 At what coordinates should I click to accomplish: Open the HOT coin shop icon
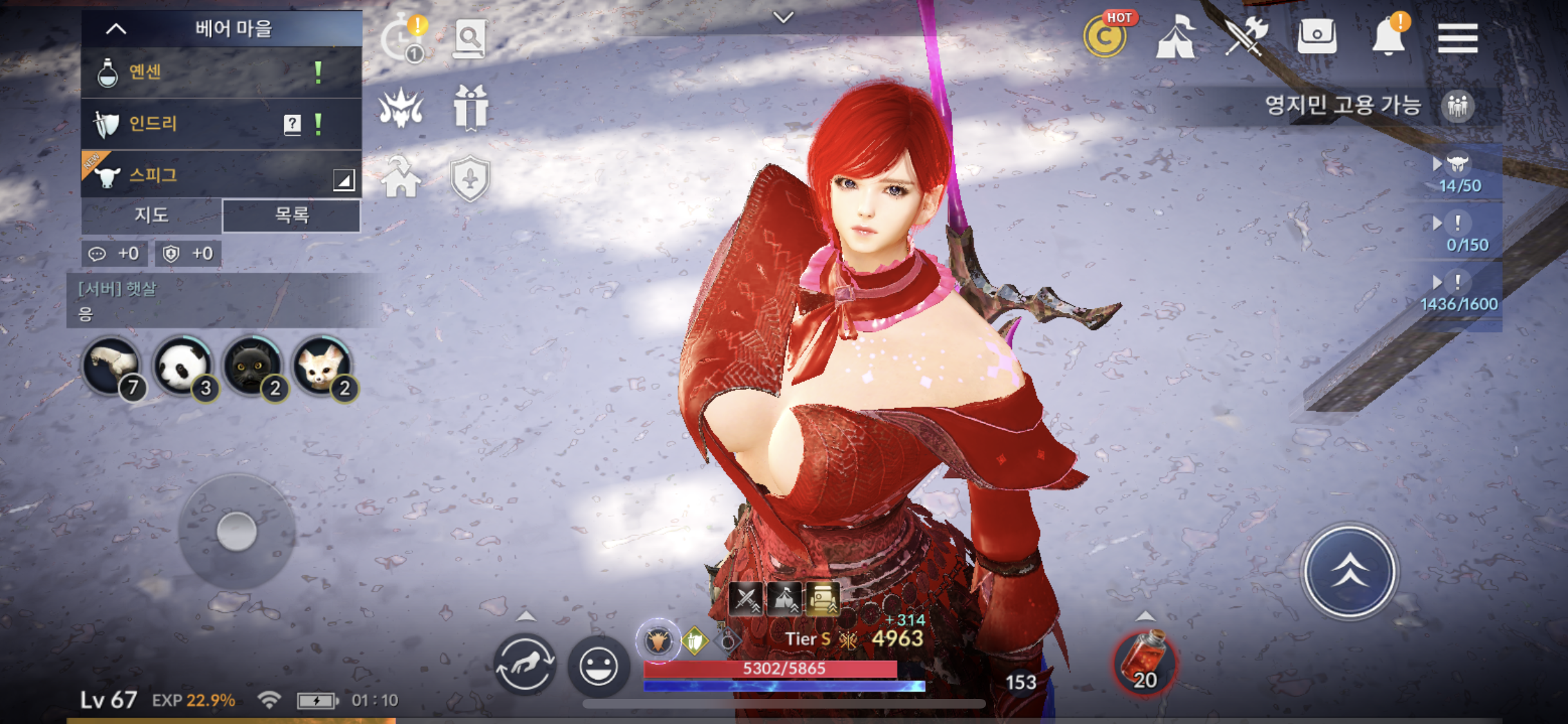(x=1105, y=37)
